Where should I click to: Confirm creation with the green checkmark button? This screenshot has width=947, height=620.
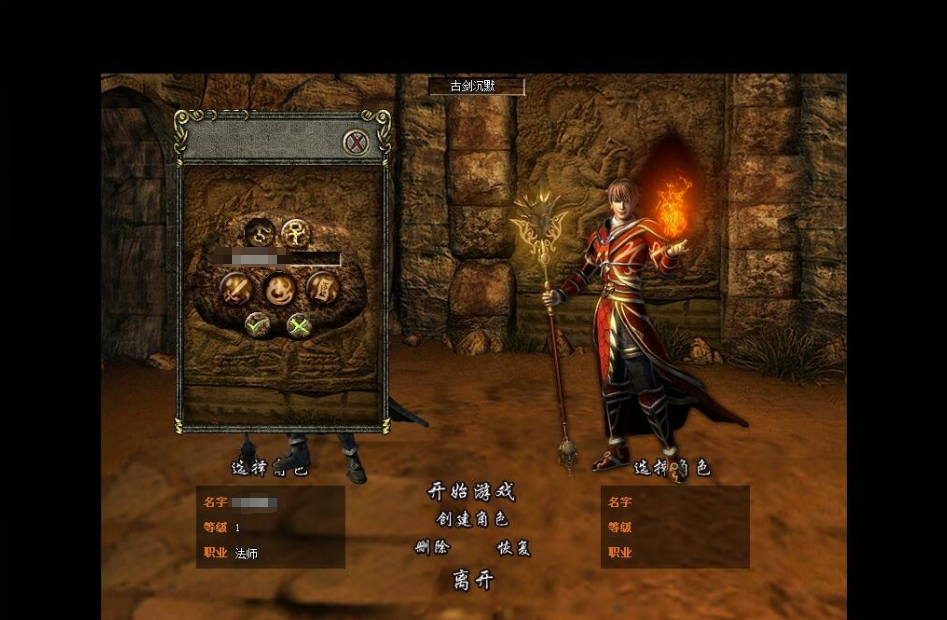click(258, 324)
